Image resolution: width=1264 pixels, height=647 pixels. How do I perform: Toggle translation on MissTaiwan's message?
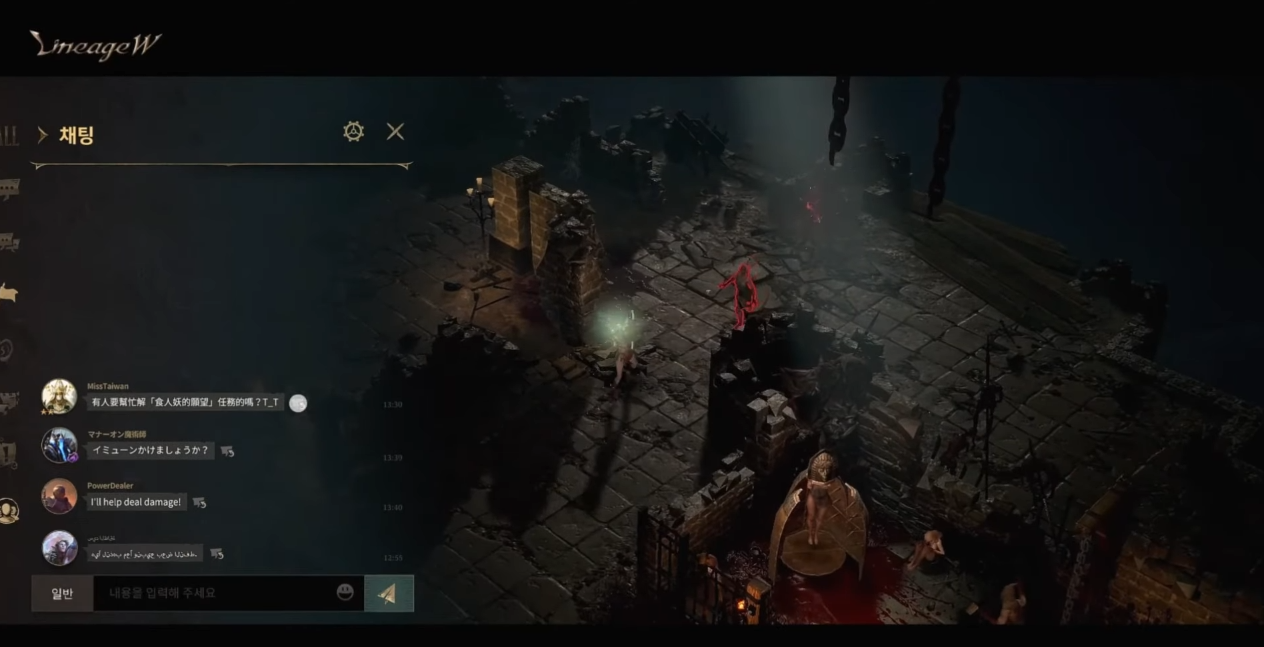coord(298,403)
